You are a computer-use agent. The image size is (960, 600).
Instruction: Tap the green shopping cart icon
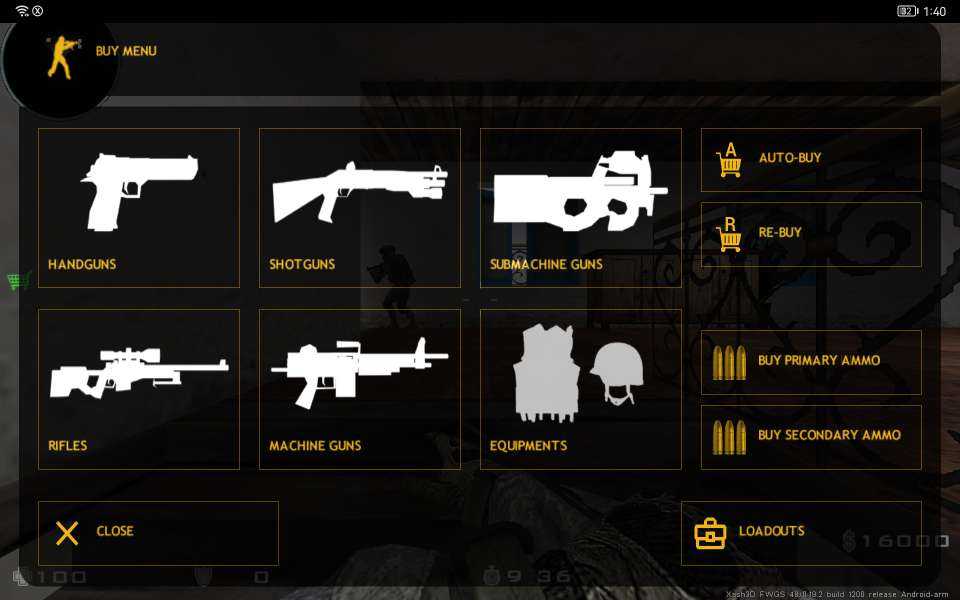17,281
